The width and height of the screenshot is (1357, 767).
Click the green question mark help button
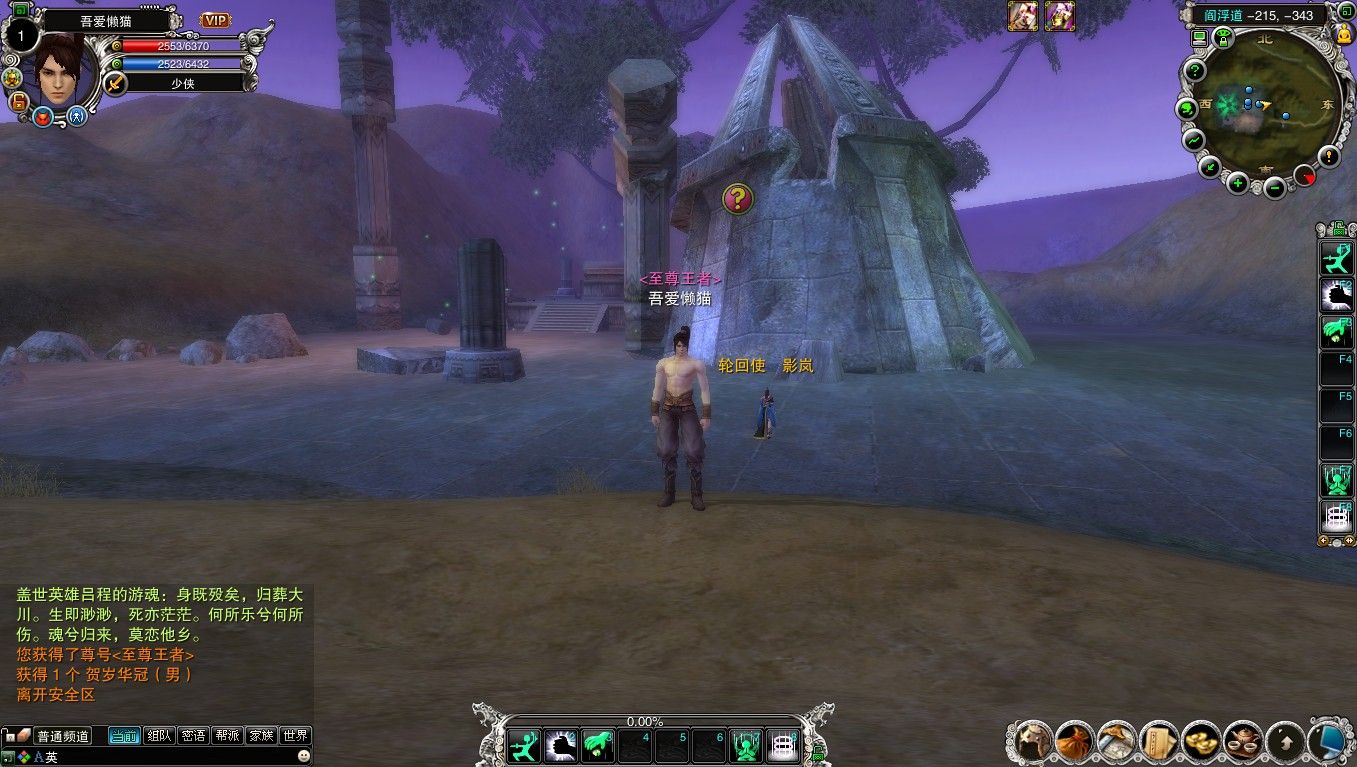point(1194,71)
